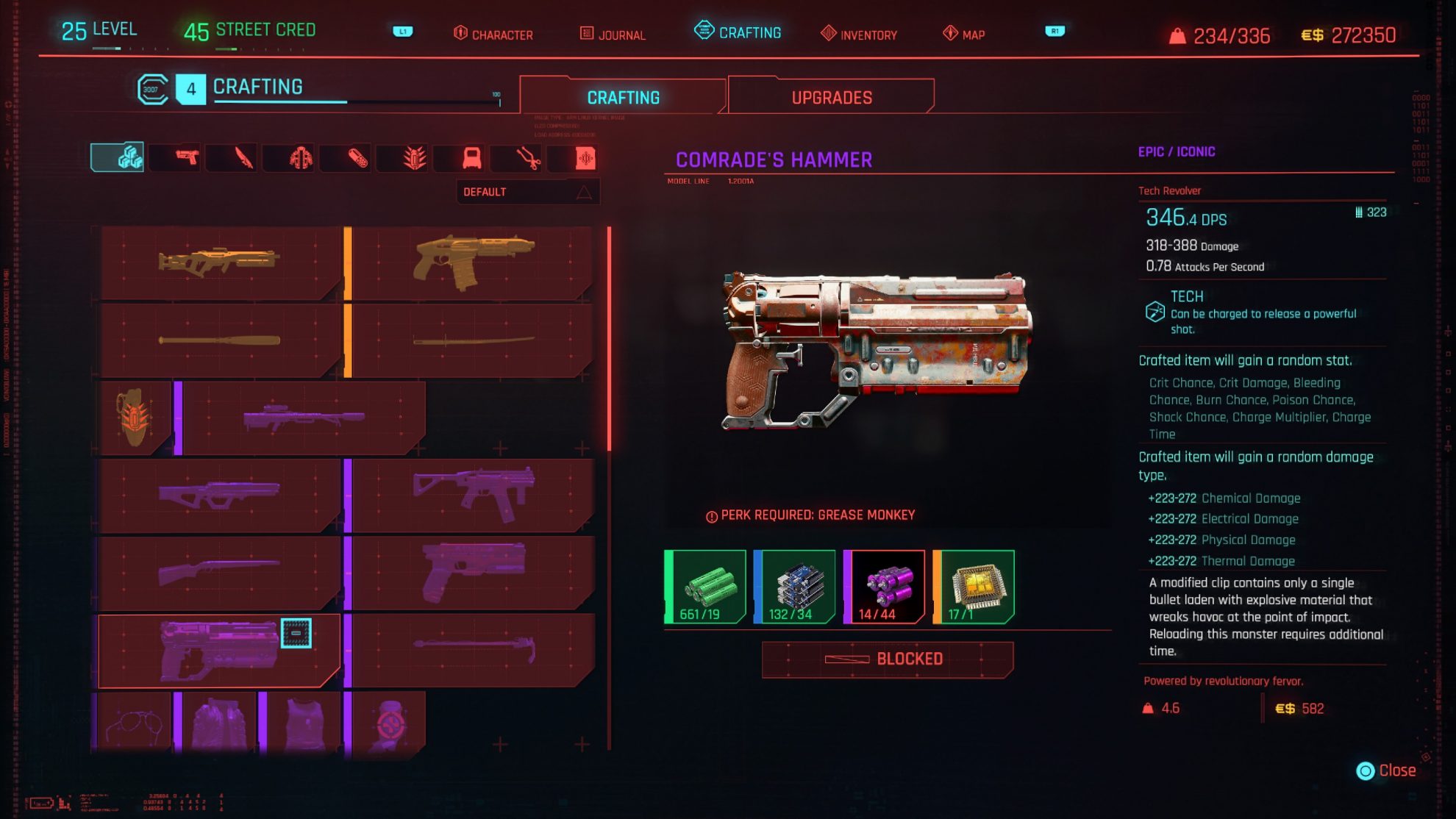Click the blocked craft button
This screenshot has width=1456, height=819.
click(887, 659)
